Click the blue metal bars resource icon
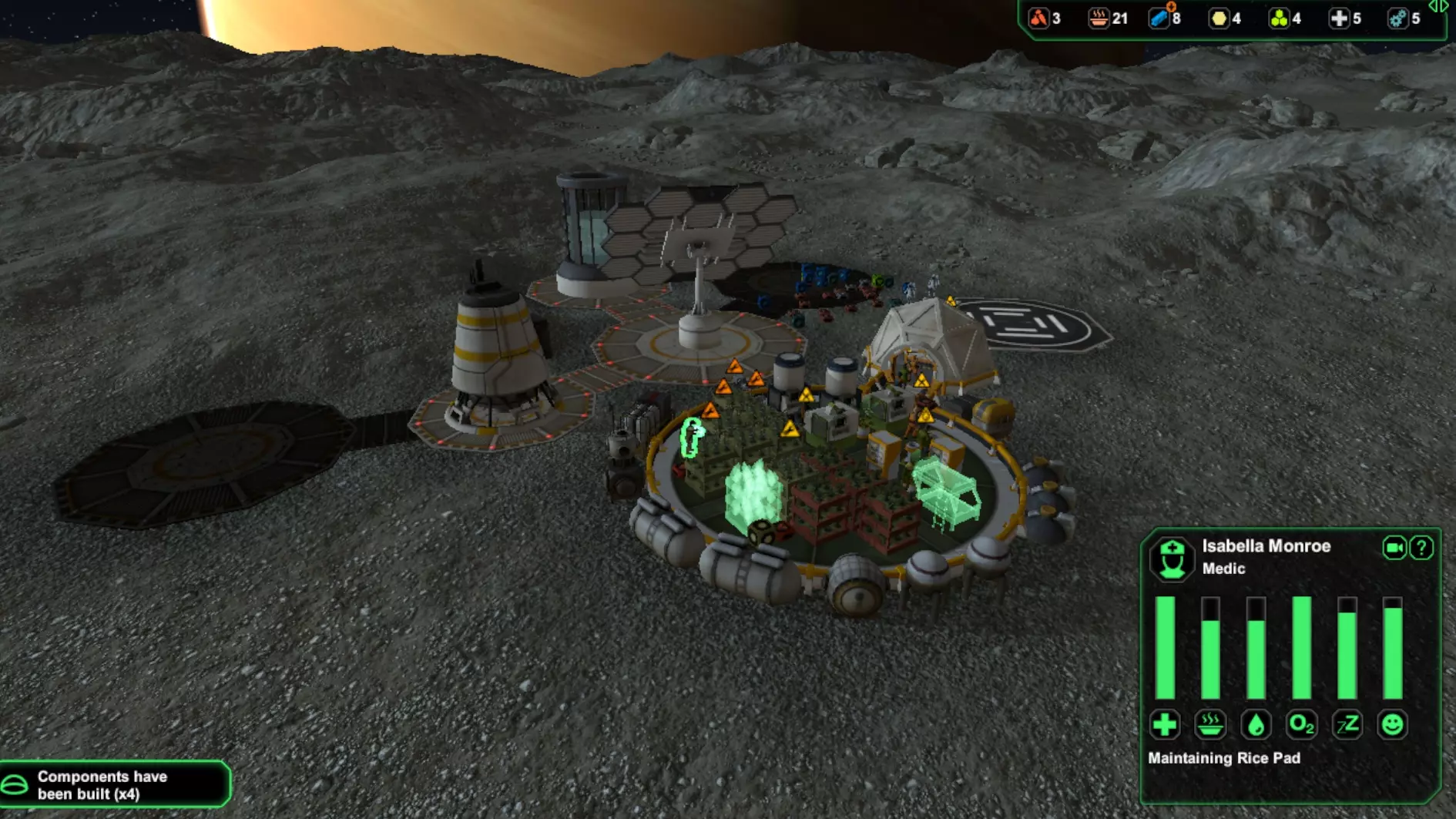Image resolution: width=1456 pixels, height=819 pixels. (x=1159, y=18)
